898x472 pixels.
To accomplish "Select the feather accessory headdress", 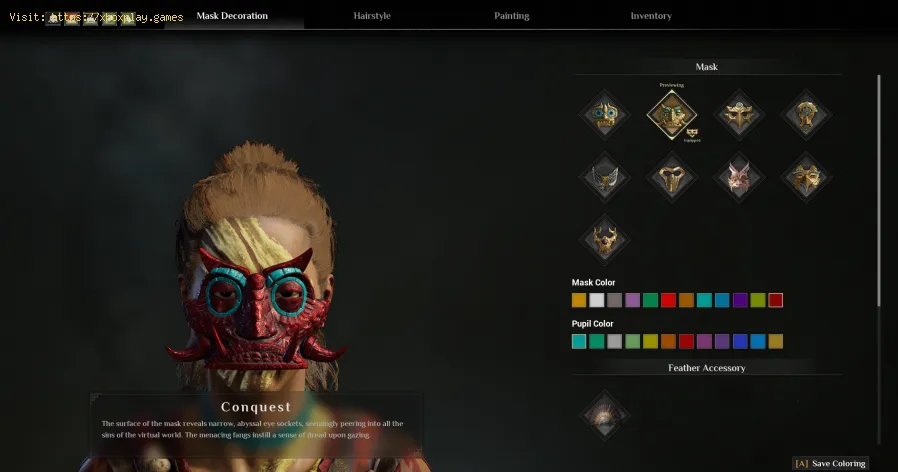I will pyautogui.click(x=605, y=414).
